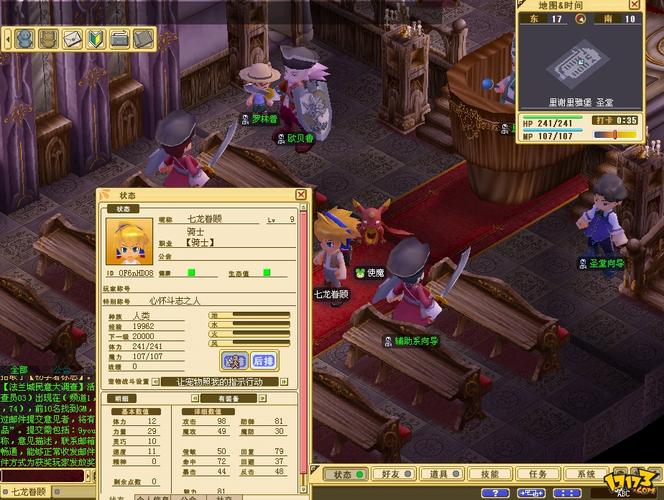The image size is (664, 500).
Task: Click the 后排 back row button
Action: (263, 360)
